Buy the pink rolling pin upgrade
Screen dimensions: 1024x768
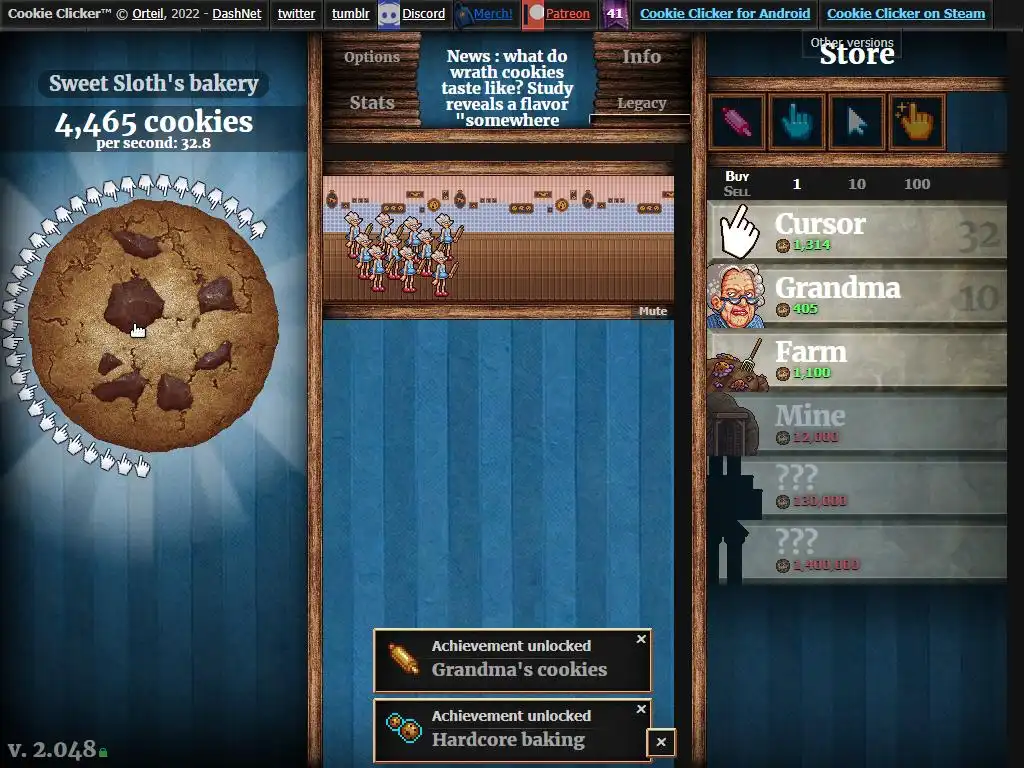pyautogui.click(x=737, y=122)
